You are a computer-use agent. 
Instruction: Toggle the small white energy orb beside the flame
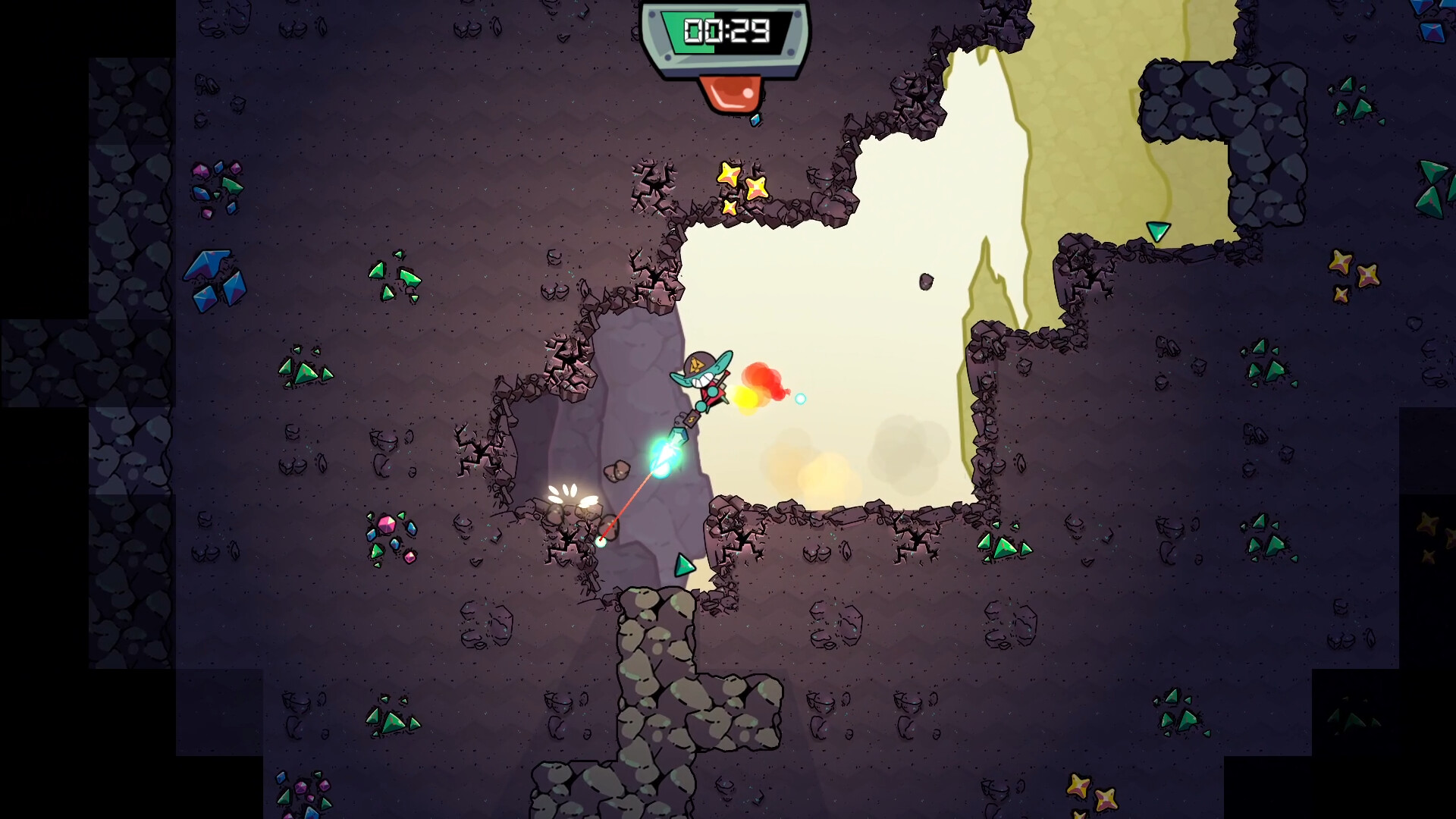pyautogui.click(x=801, y=398)
